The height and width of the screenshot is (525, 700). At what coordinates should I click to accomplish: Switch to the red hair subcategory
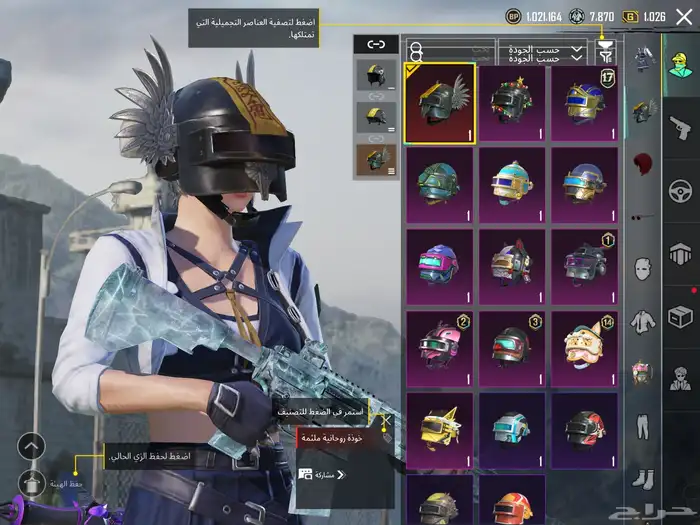(x=643, y=162)
